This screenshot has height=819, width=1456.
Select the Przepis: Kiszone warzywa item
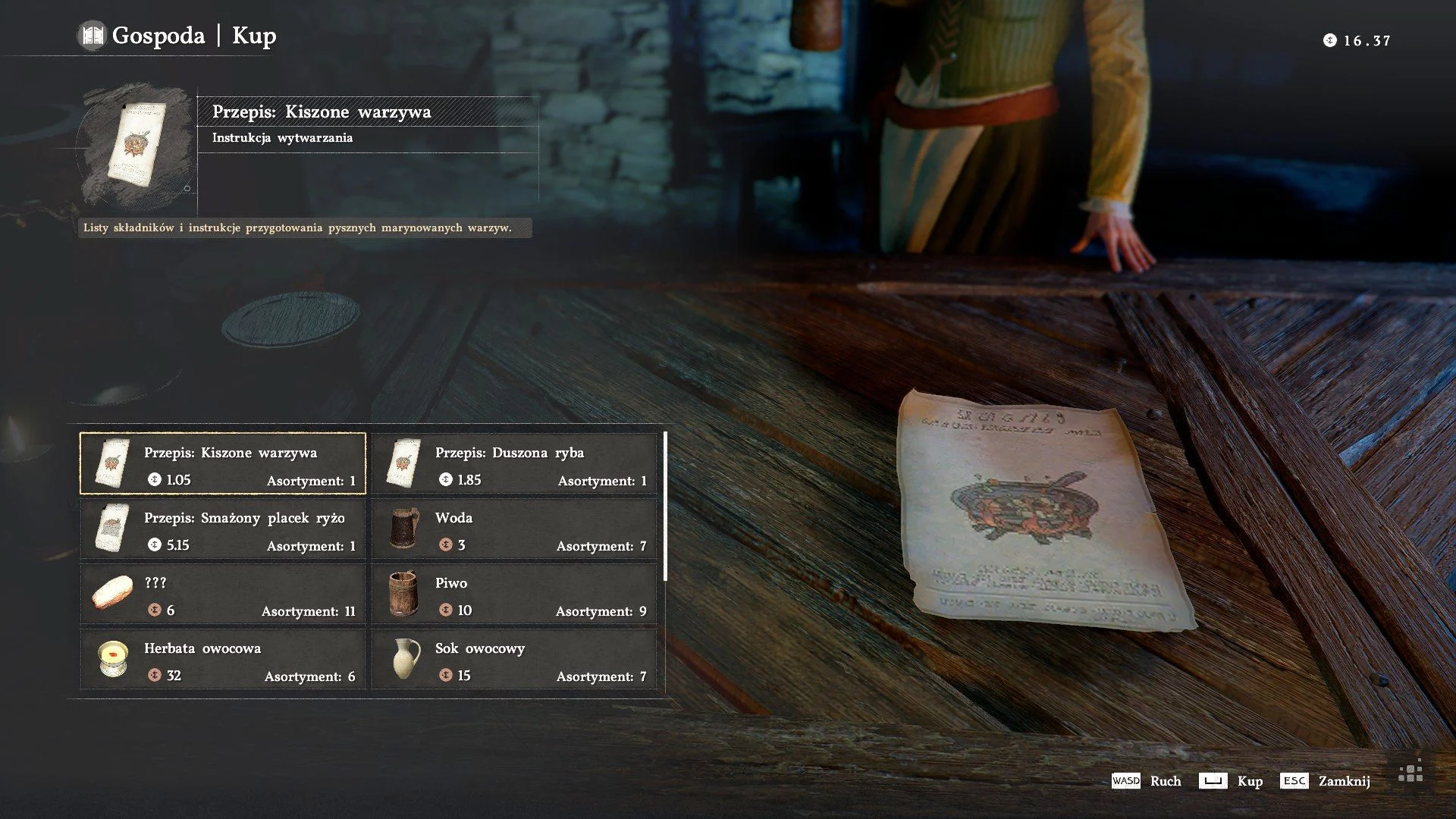click(x=223, y=463)
